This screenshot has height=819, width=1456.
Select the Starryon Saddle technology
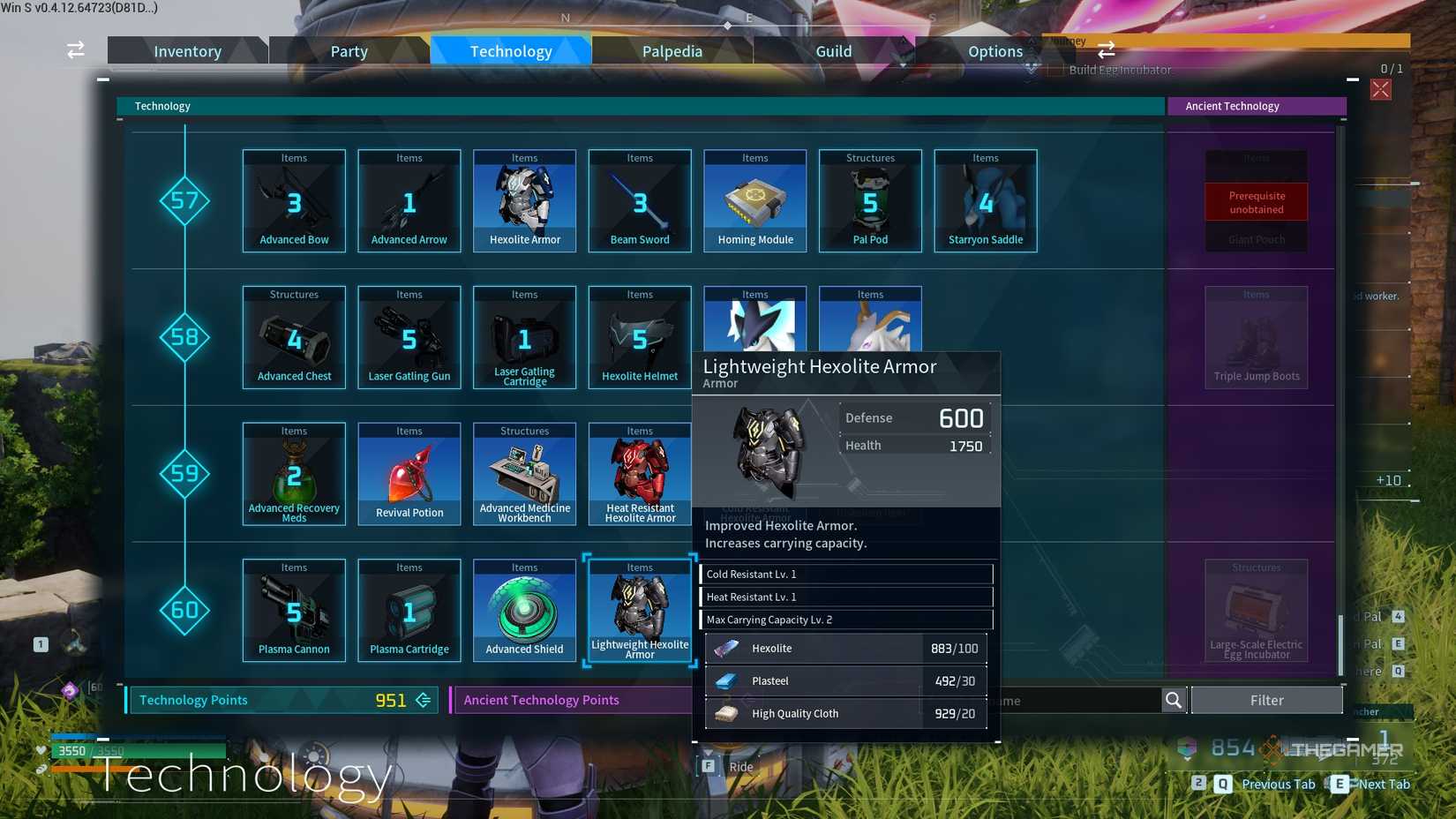coord(985,201)
